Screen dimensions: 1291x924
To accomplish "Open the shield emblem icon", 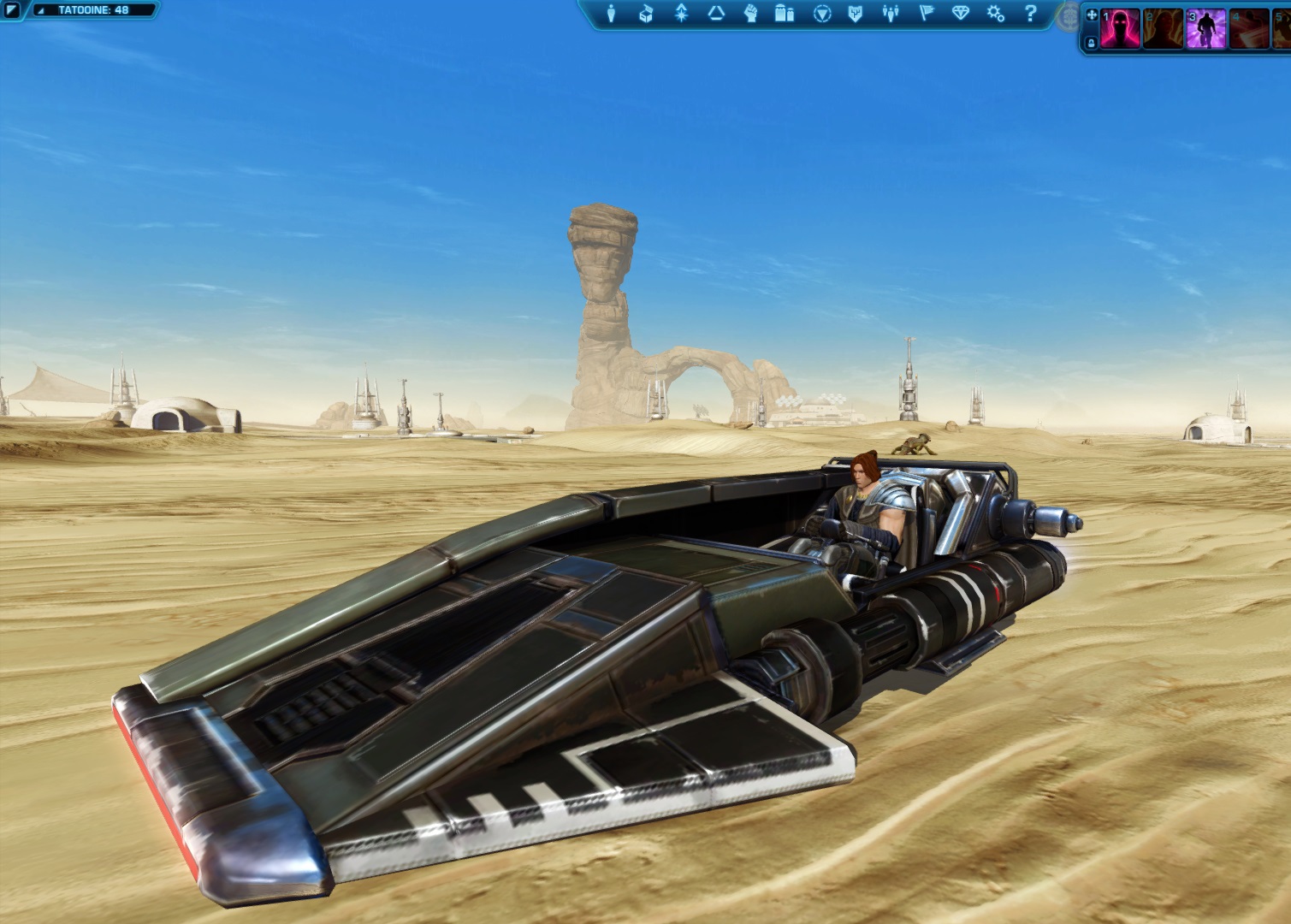I will coord(856,14).
